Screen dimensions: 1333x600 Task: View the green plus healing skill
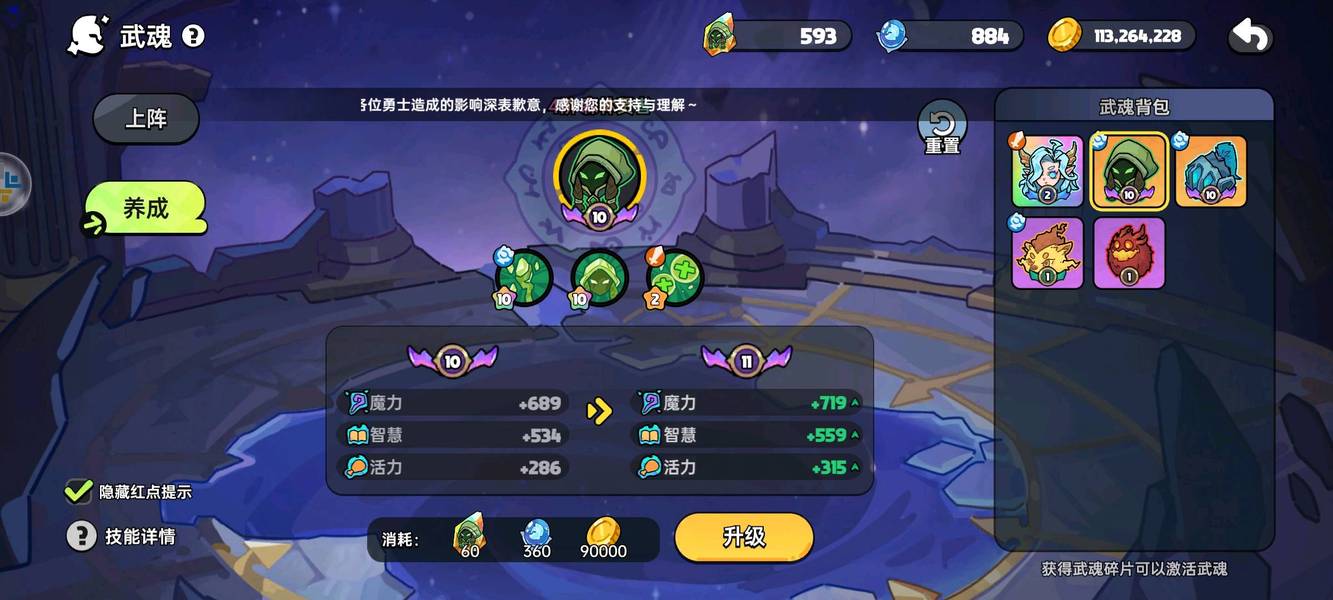pyautogui.click(x=676, y=277)
